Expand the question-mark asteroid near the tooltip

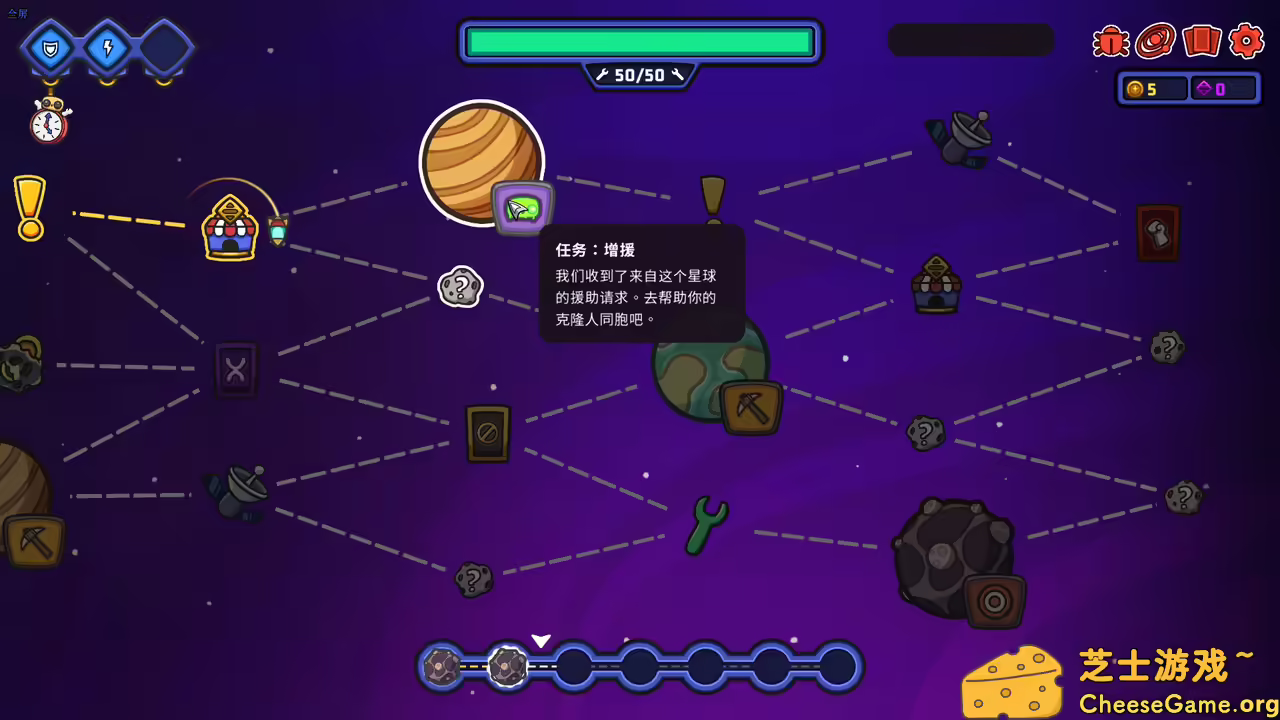[x=461, y=286]
